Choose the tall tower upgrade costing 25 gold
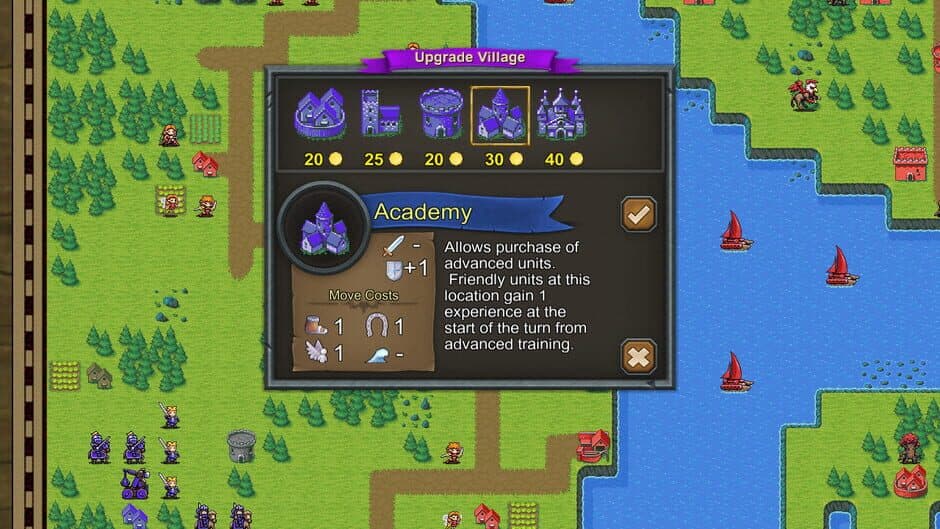Image resolution: width=940 pixels, height=529 pixels. [x=379, y=114]
